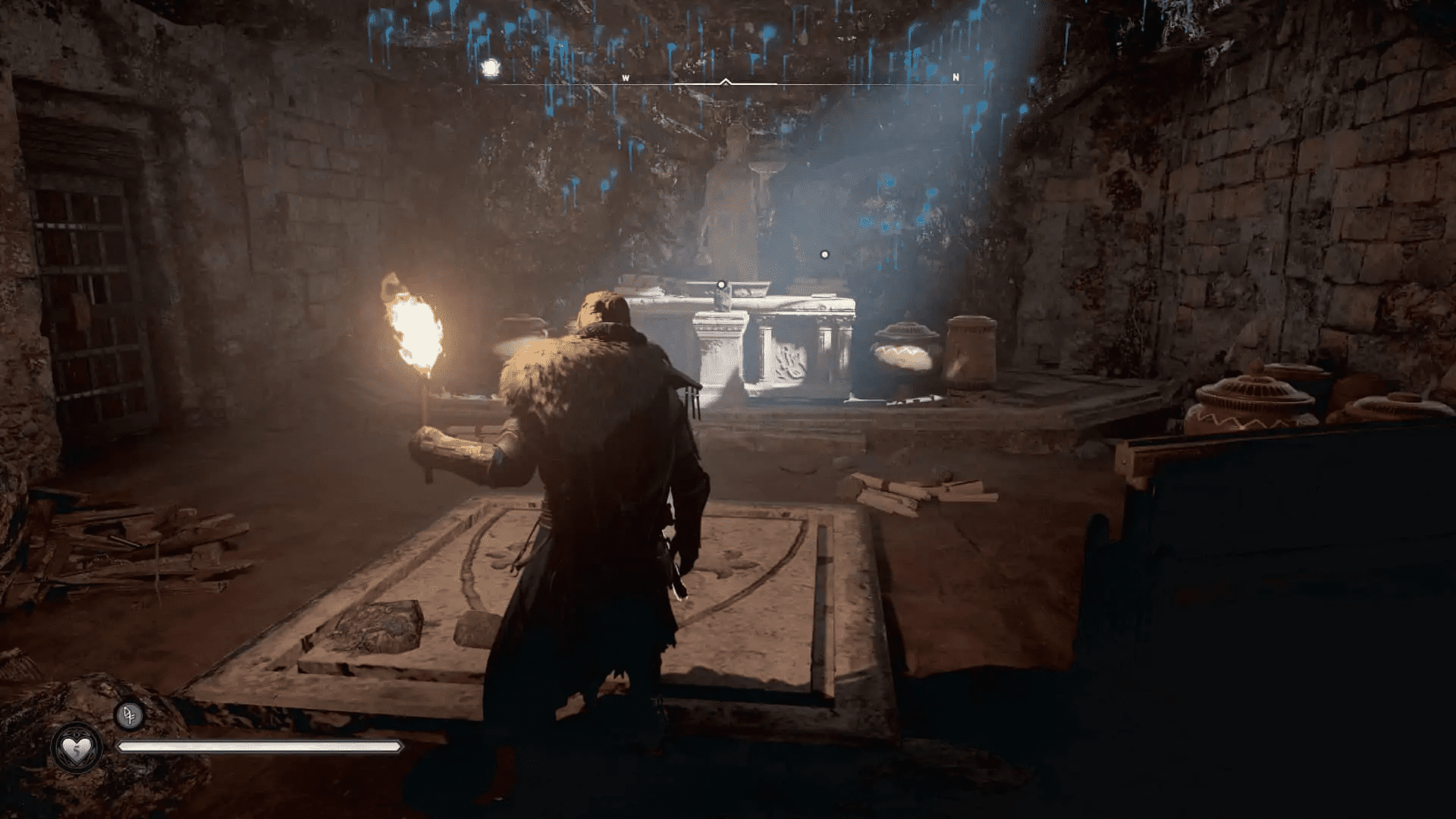This screenshot has width=1456, height=819.
Task: Click the W cardinal marker on the compass
Action: [625, 77]
